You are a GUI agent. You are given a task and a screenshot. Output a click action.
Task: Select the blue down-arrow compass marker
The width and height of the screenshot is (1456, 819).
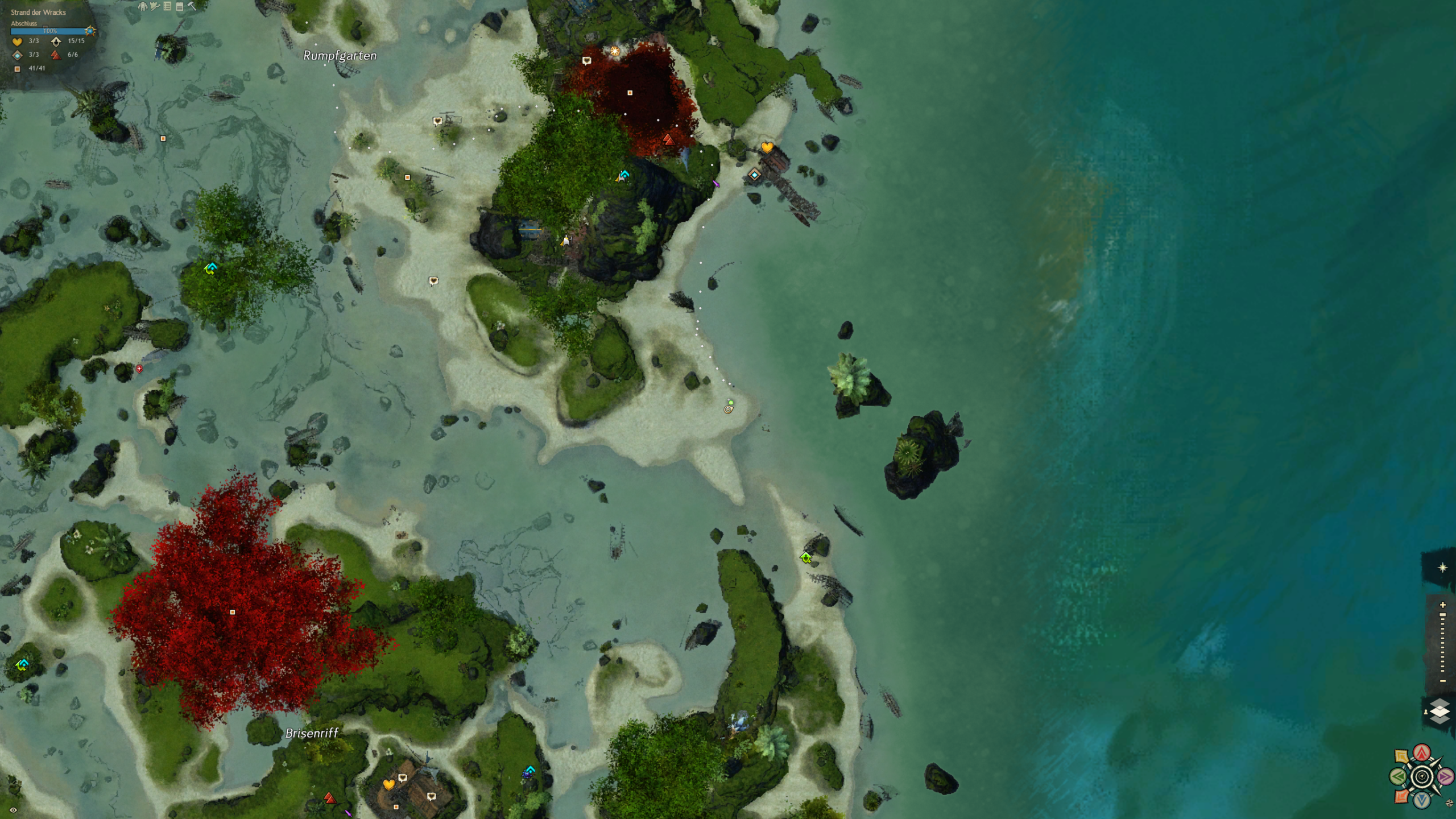click(1422, 800)
